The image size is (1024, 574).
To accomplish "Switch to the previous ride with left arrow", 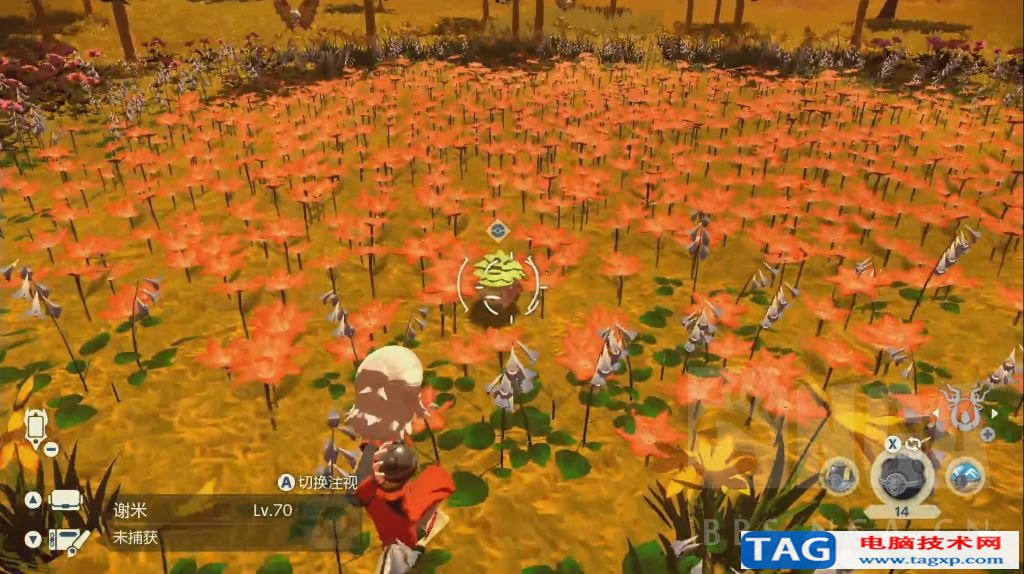I will (936, 411).
